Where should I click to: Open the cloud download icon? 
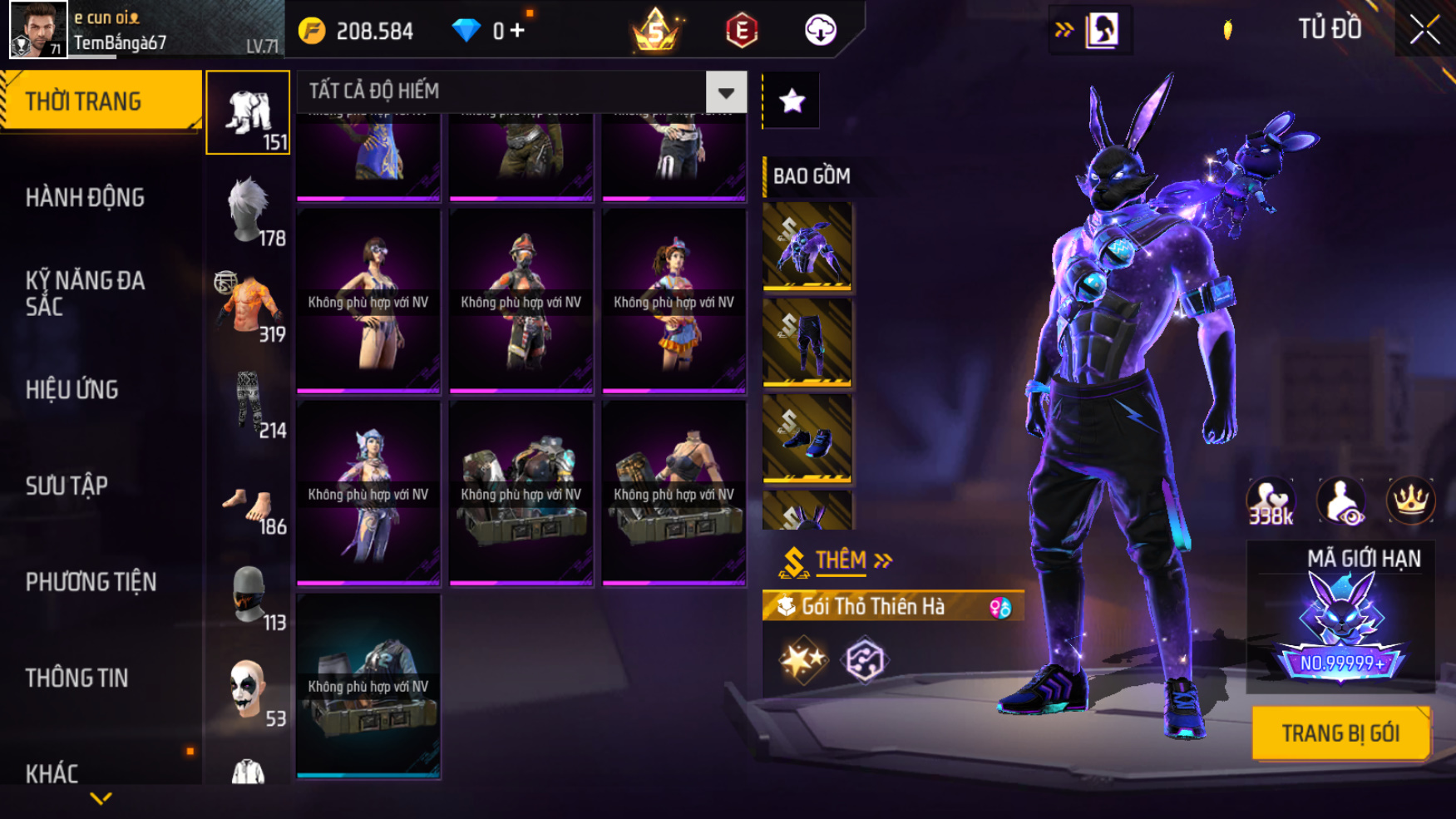[820, 31]
